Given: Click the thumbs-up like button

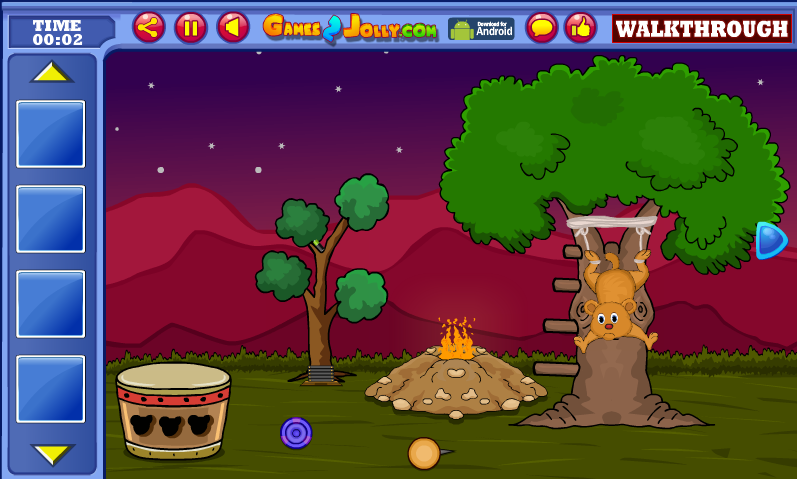Looking at the screenshot, I should tap(581, 27).
